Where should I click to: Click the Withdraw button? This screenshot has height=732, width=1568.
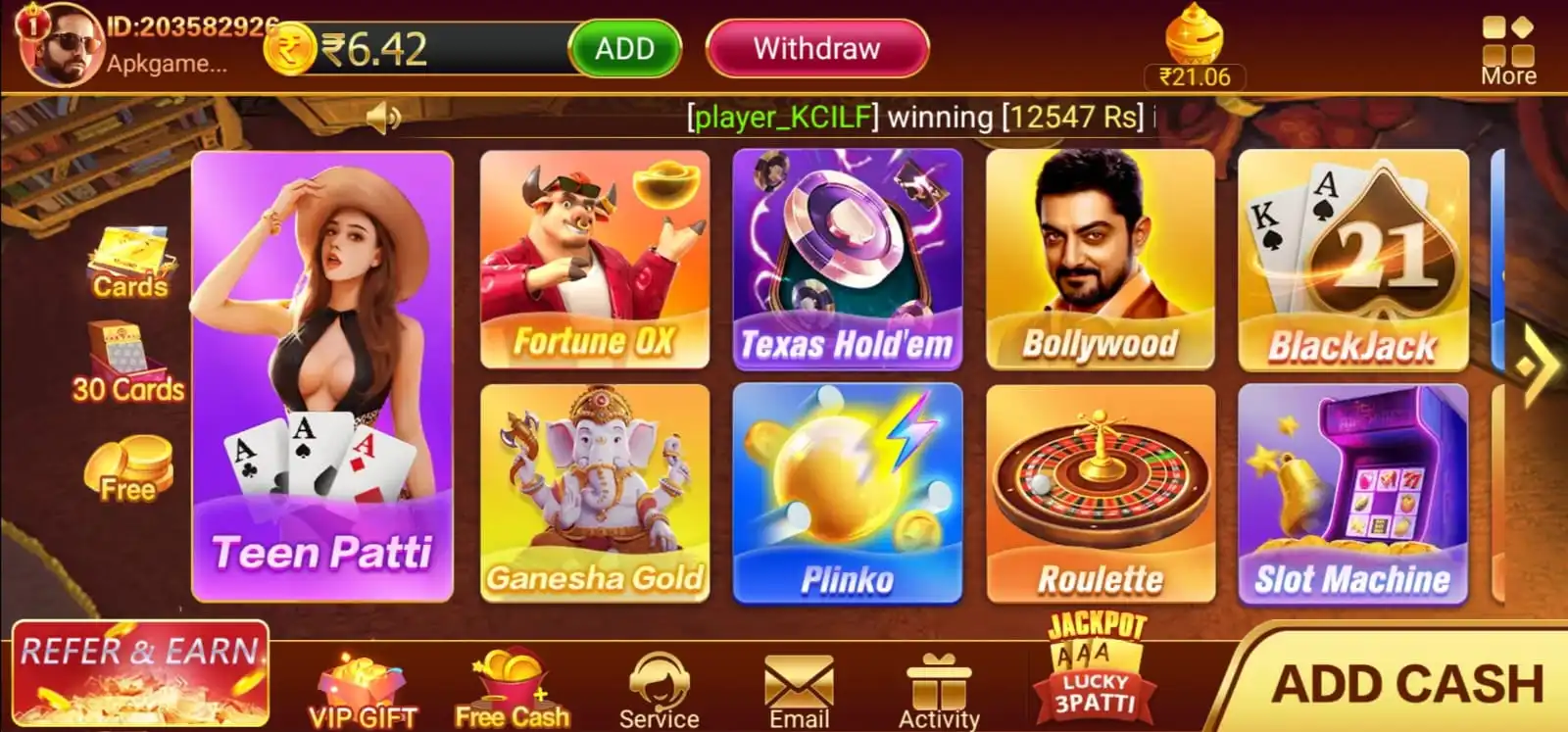click(816, 47)
